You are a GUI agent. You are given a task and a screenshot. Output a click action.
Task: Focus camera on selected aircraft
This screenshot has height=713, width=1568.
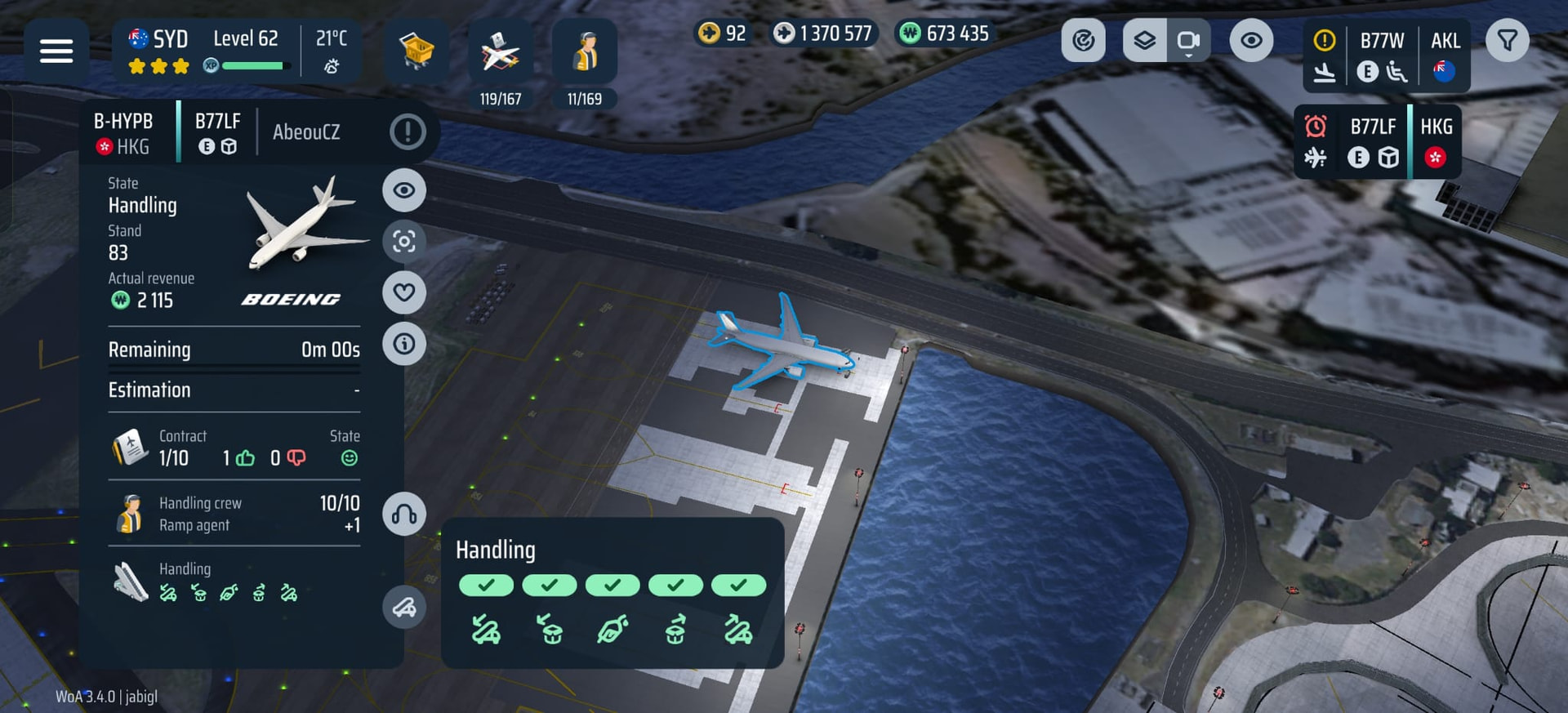[x=404, y=242]
